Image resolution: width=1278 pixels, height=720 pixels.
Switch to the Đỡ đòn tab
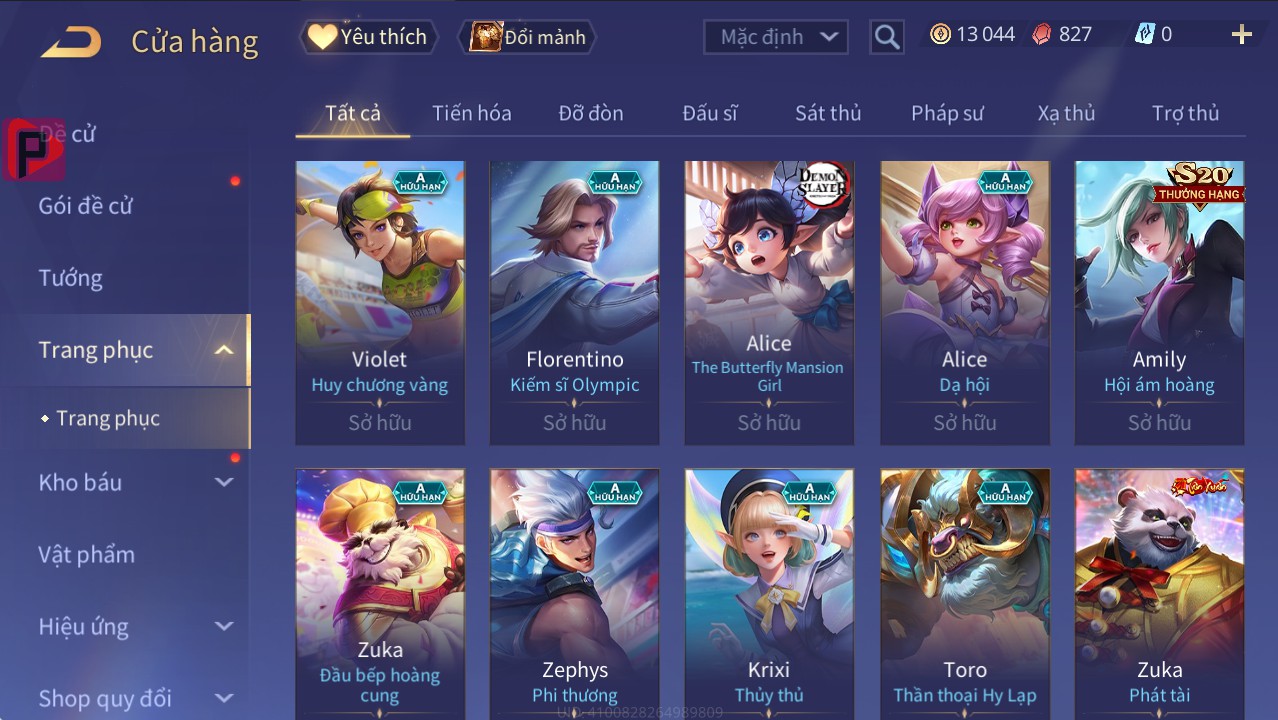click(x=590, y=113)
